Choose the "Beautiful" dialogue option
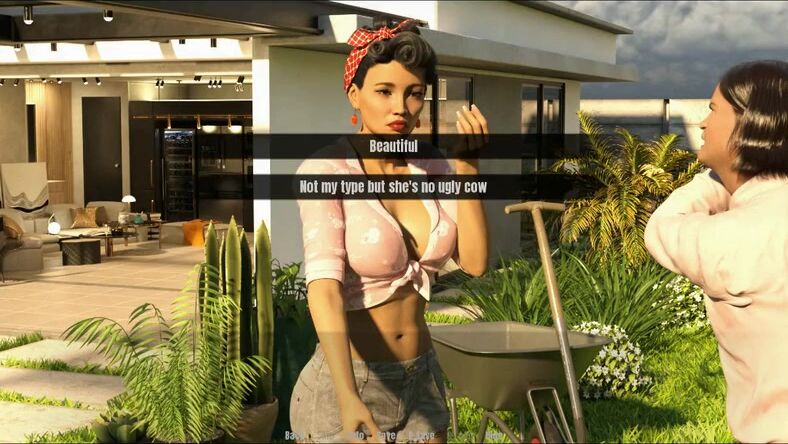Screen dimensions: 788x444 click(x=393, y=146)
